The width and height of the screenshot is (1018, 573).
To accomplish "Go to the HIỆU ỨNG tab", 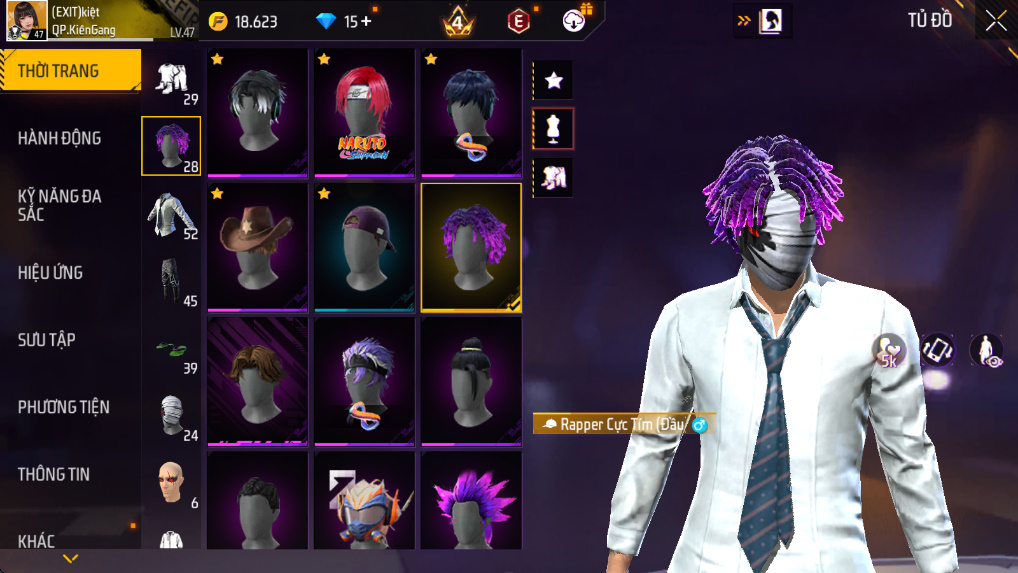I will click(51, 272).
